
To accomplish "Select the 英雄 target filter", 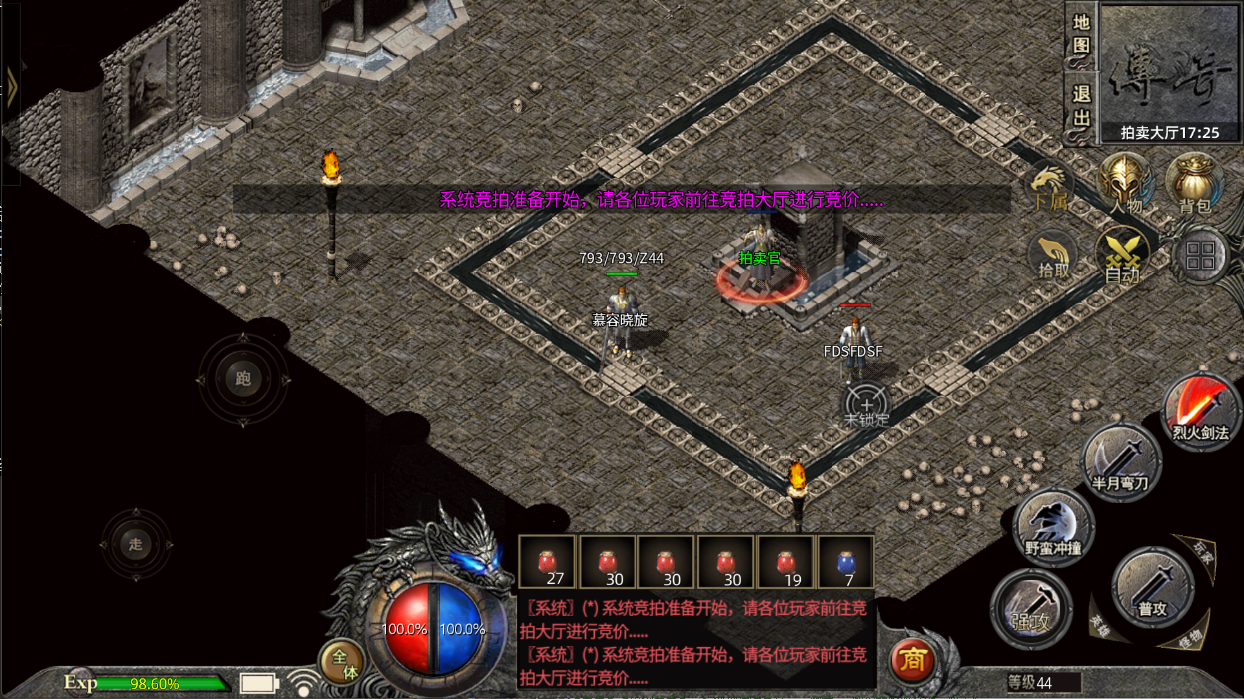I will (x=1099, y=625).
